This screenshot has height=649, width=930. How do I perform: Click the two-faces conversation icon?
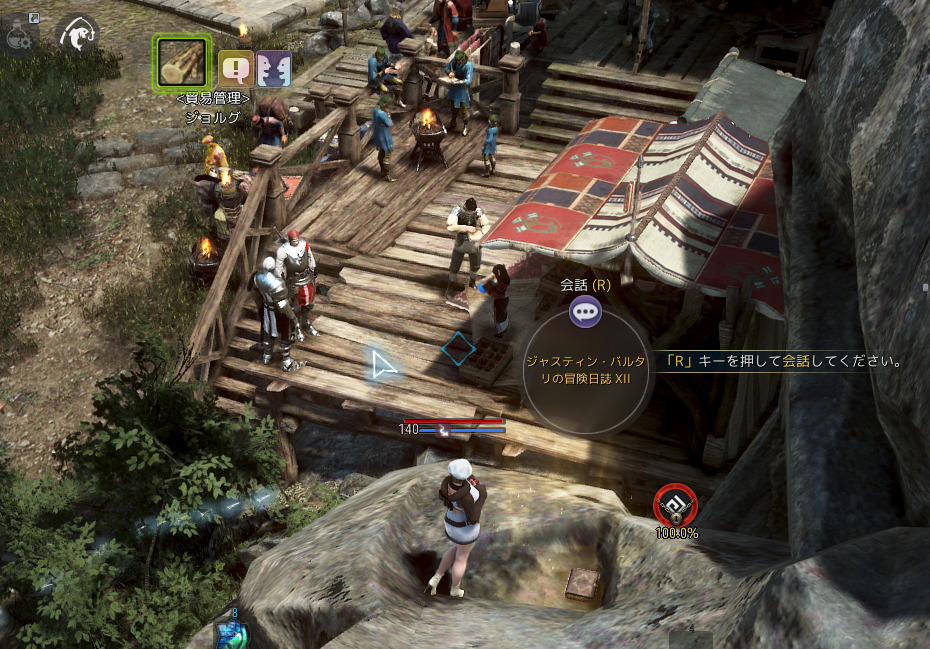pos(274,69)
